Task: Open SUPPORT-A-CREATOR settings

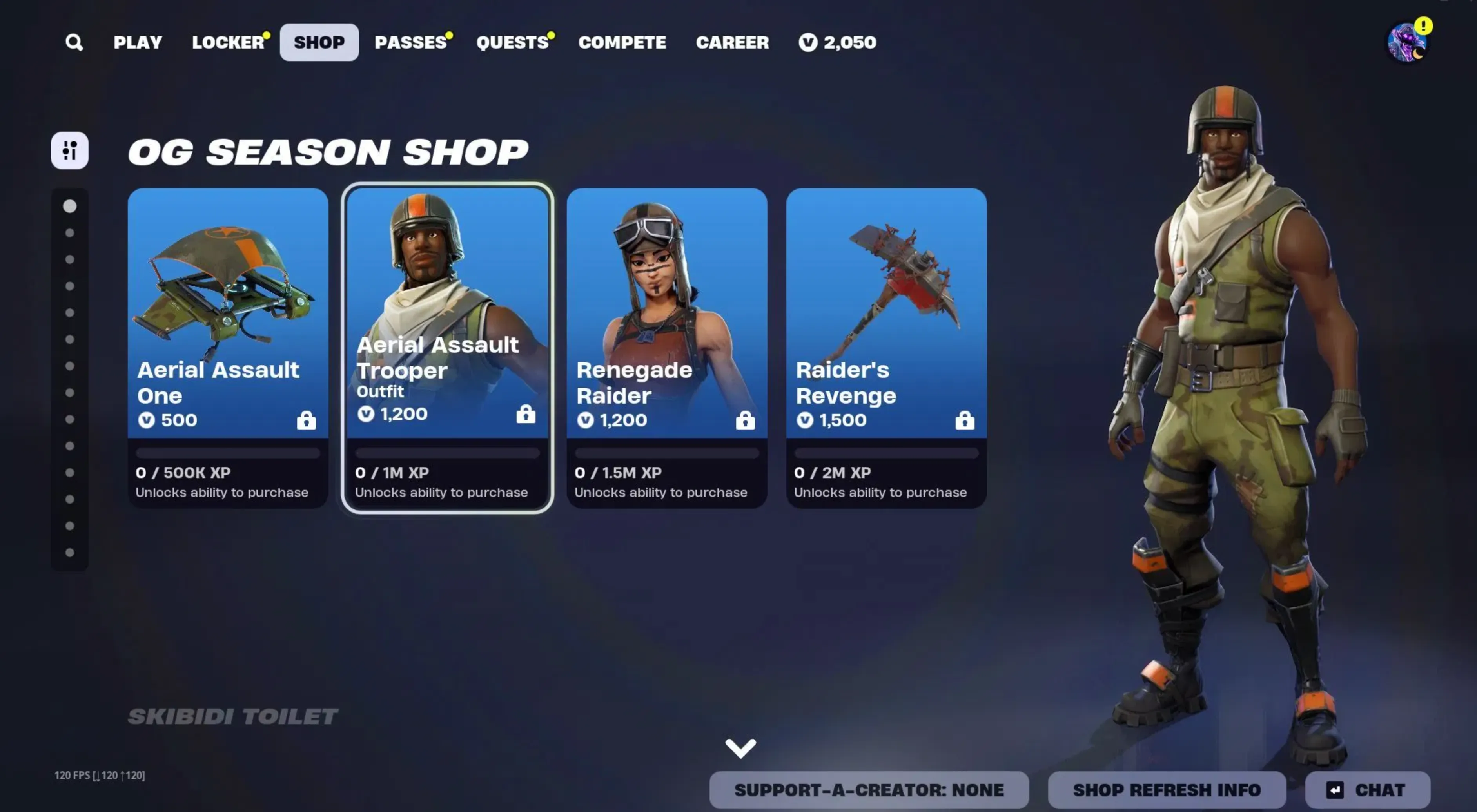Action: click(x=870, y=789)
